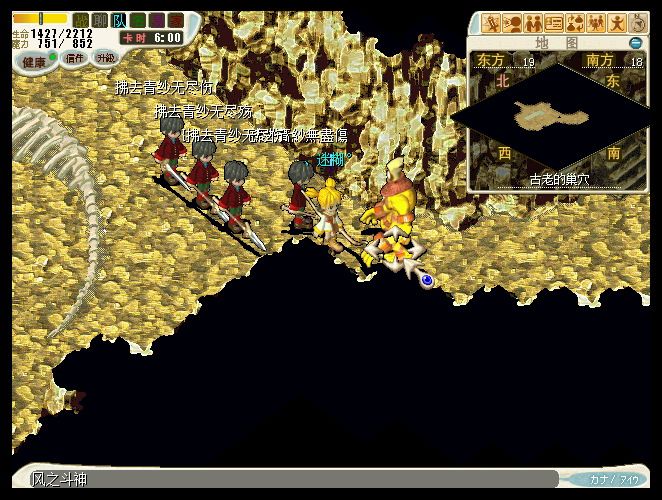
Task: Open the 健康 health status button
Action: point(34,59)
